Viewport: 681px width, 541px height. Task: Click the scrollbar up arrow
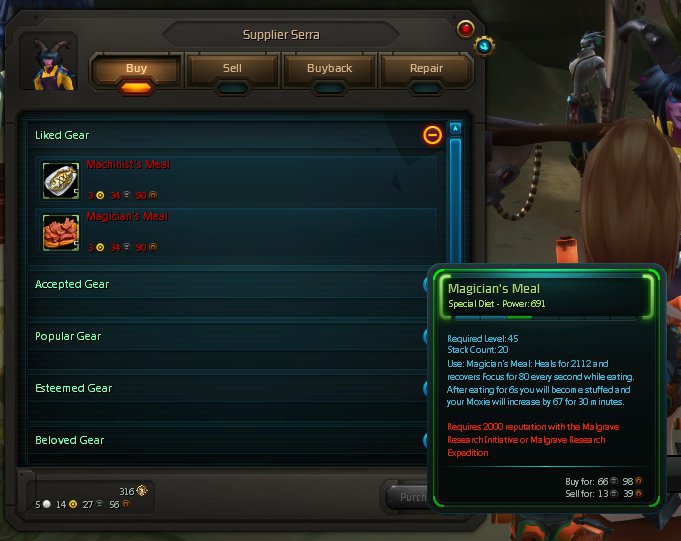pos(455,128)
